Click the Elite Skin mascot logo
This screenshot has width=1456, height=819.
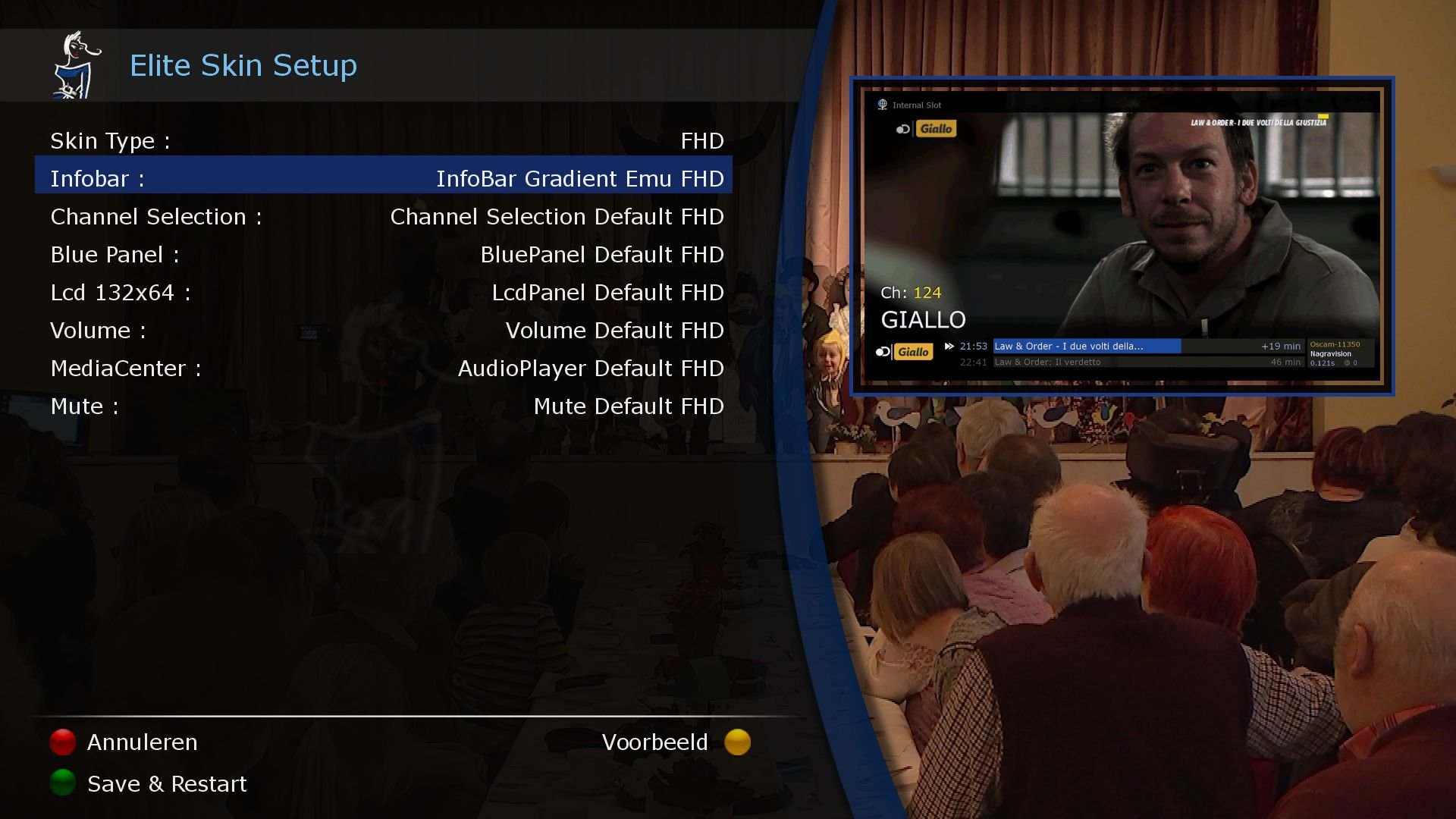coord(74,64)
